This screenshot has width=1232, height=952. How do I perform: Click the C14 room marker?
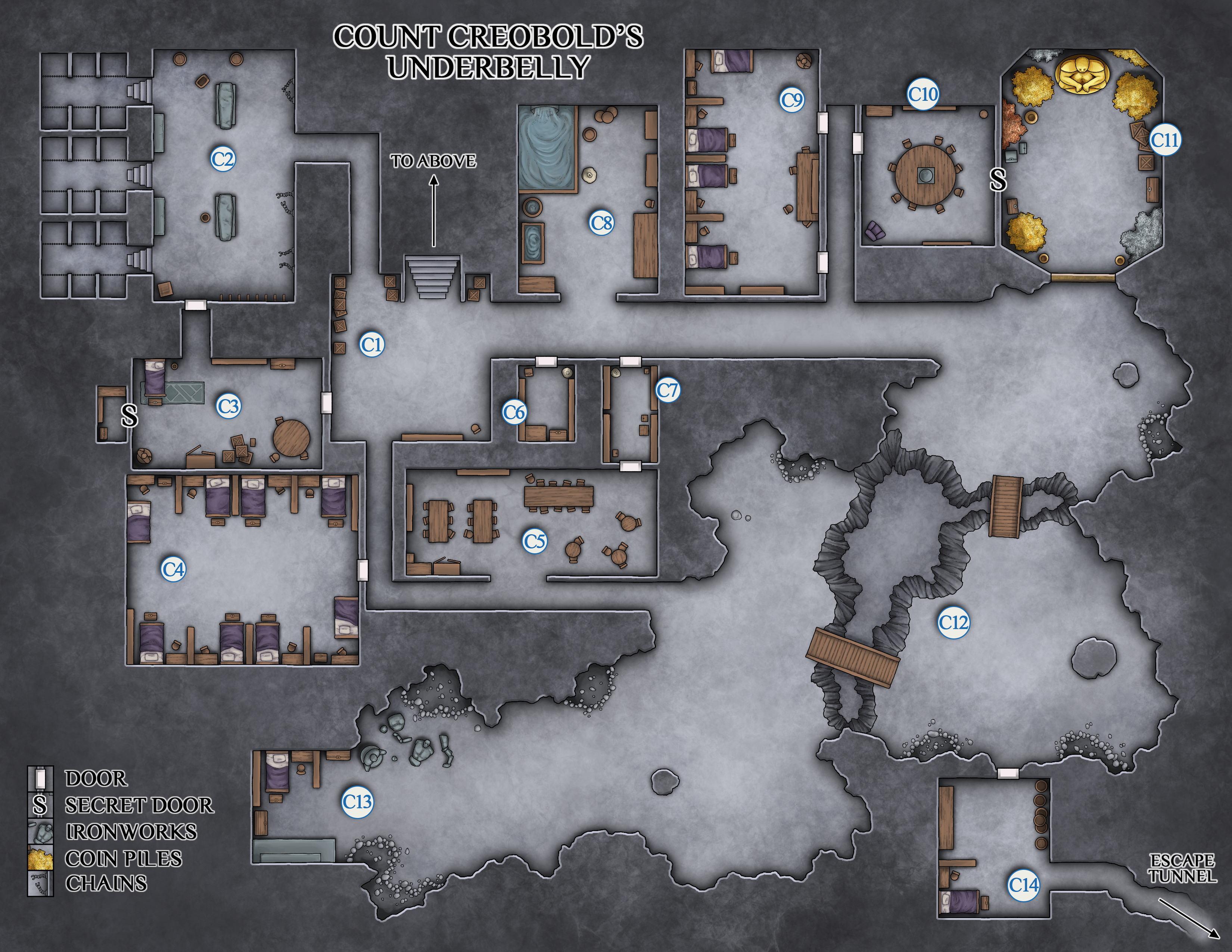click(x=1023, y=885)
